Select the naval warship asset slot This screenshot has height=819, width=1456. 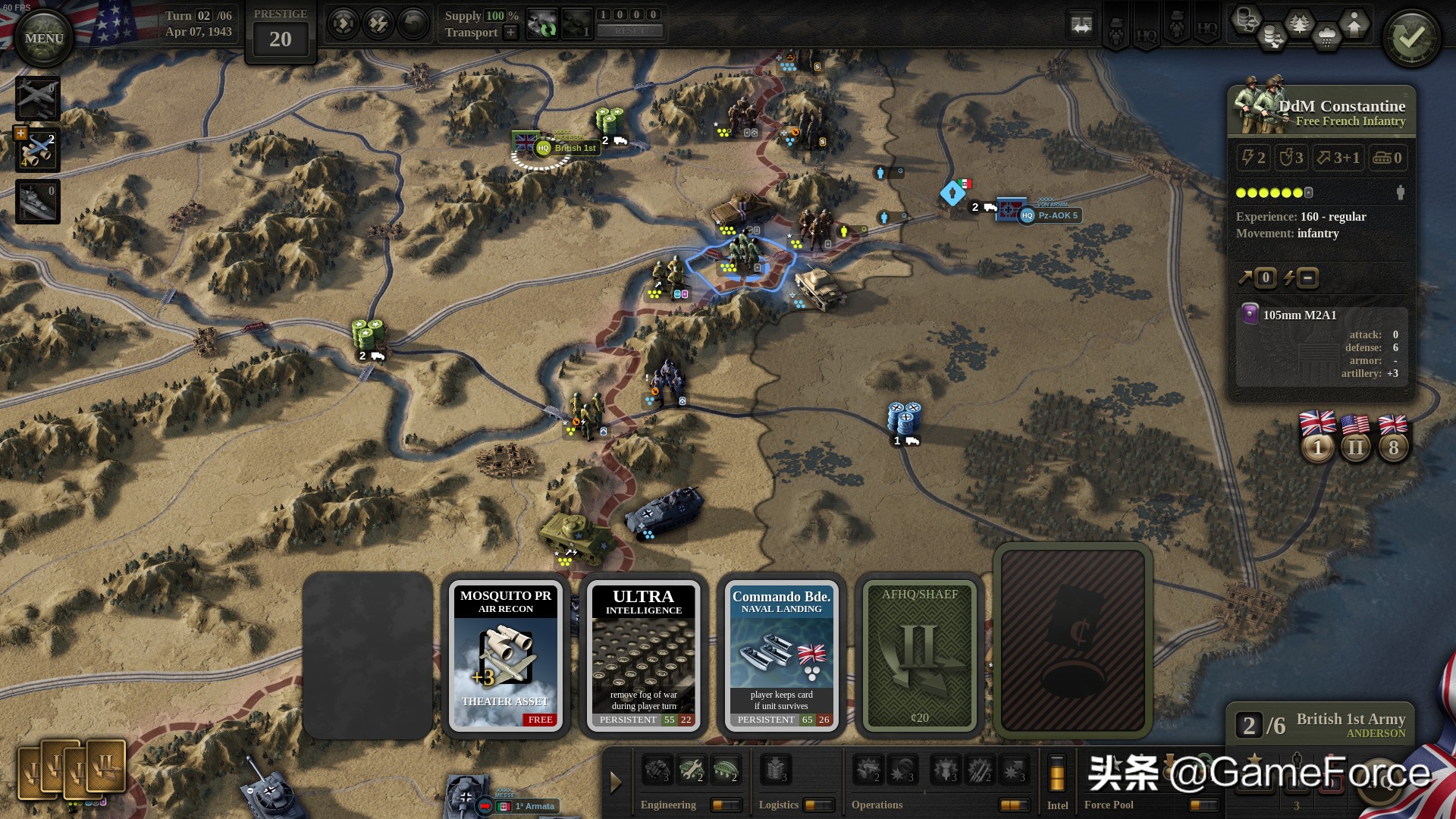(37, 202)
